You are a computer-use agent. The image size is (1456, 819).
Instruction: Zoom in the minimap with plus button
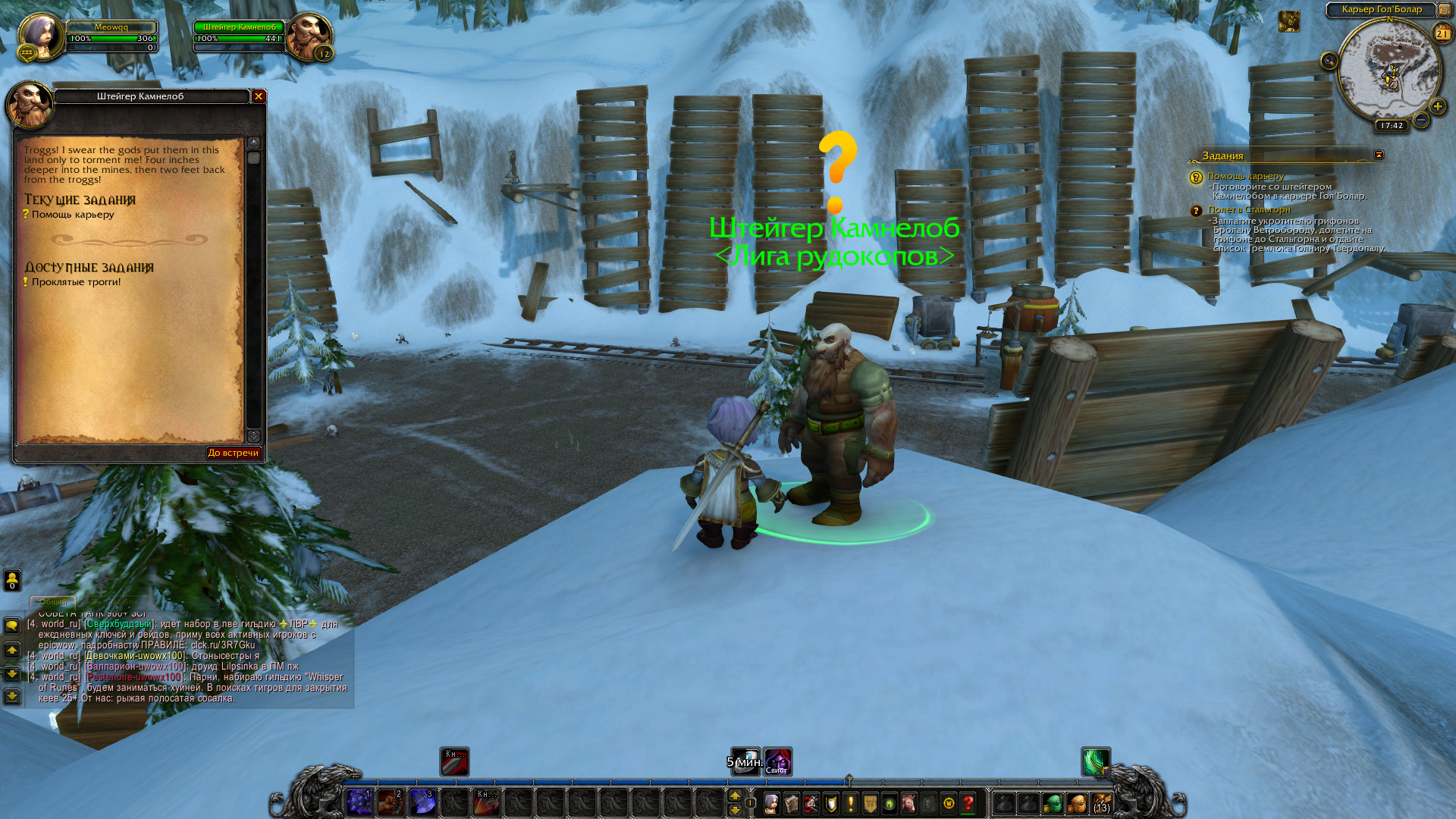click(x=1437, y=106)
